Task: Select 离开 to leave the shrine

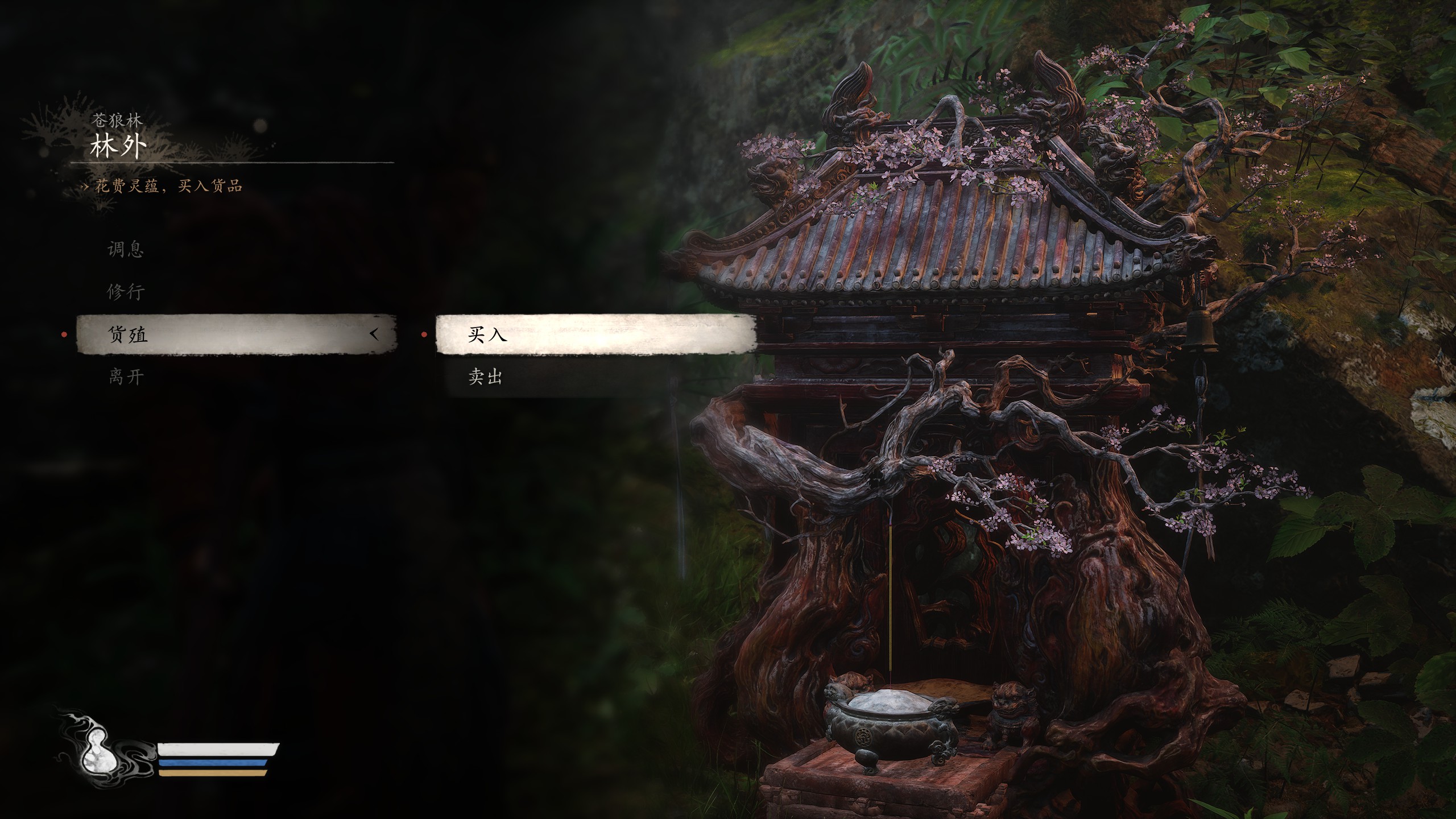Action: pos(126,377)
